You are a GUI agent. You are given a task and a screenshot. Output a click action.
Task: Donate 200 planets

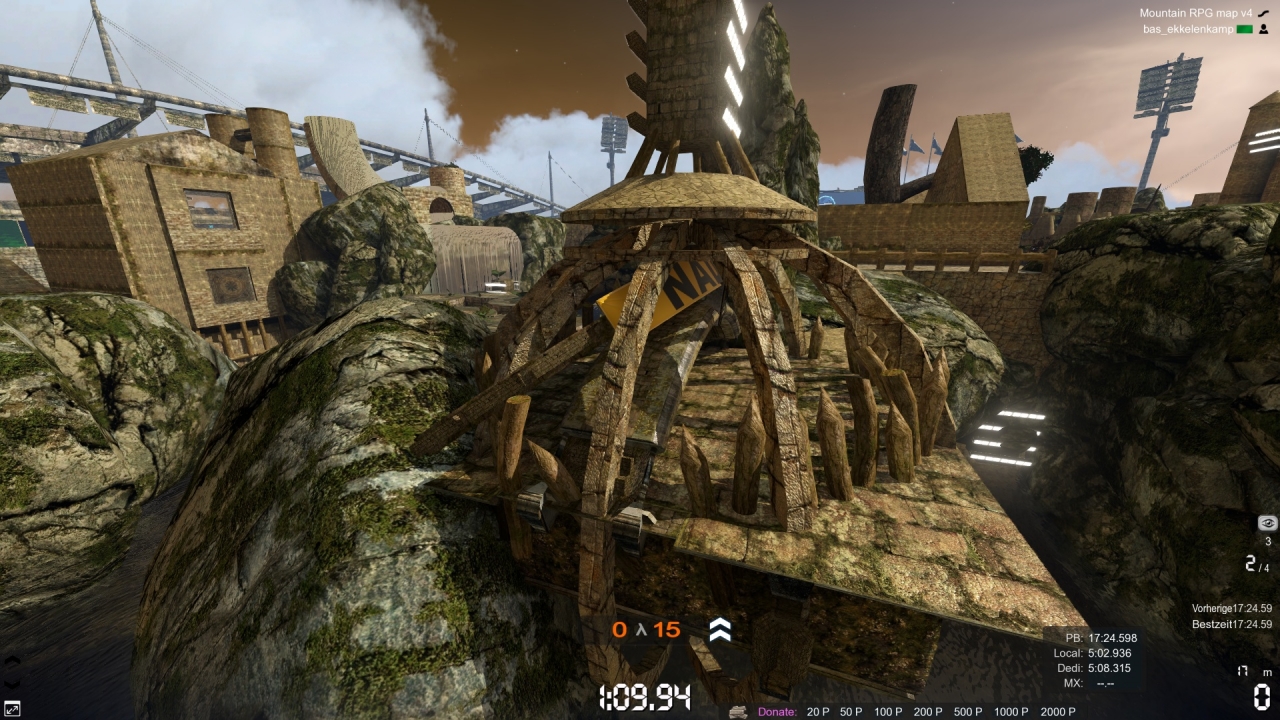pyautogui.click(x=927, y=712)
